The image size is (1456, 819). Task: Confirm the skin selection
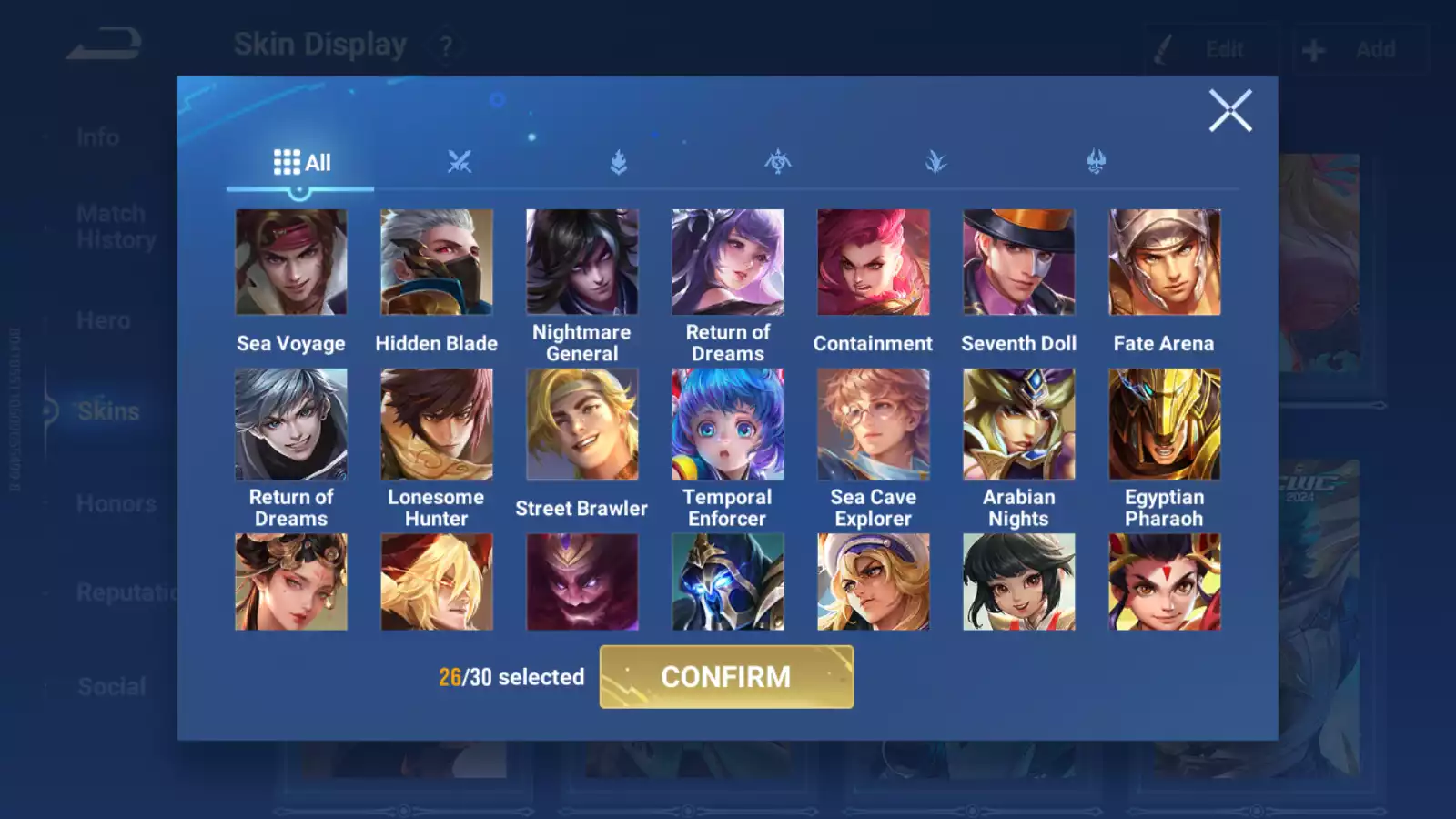click(x=726, y=677)
